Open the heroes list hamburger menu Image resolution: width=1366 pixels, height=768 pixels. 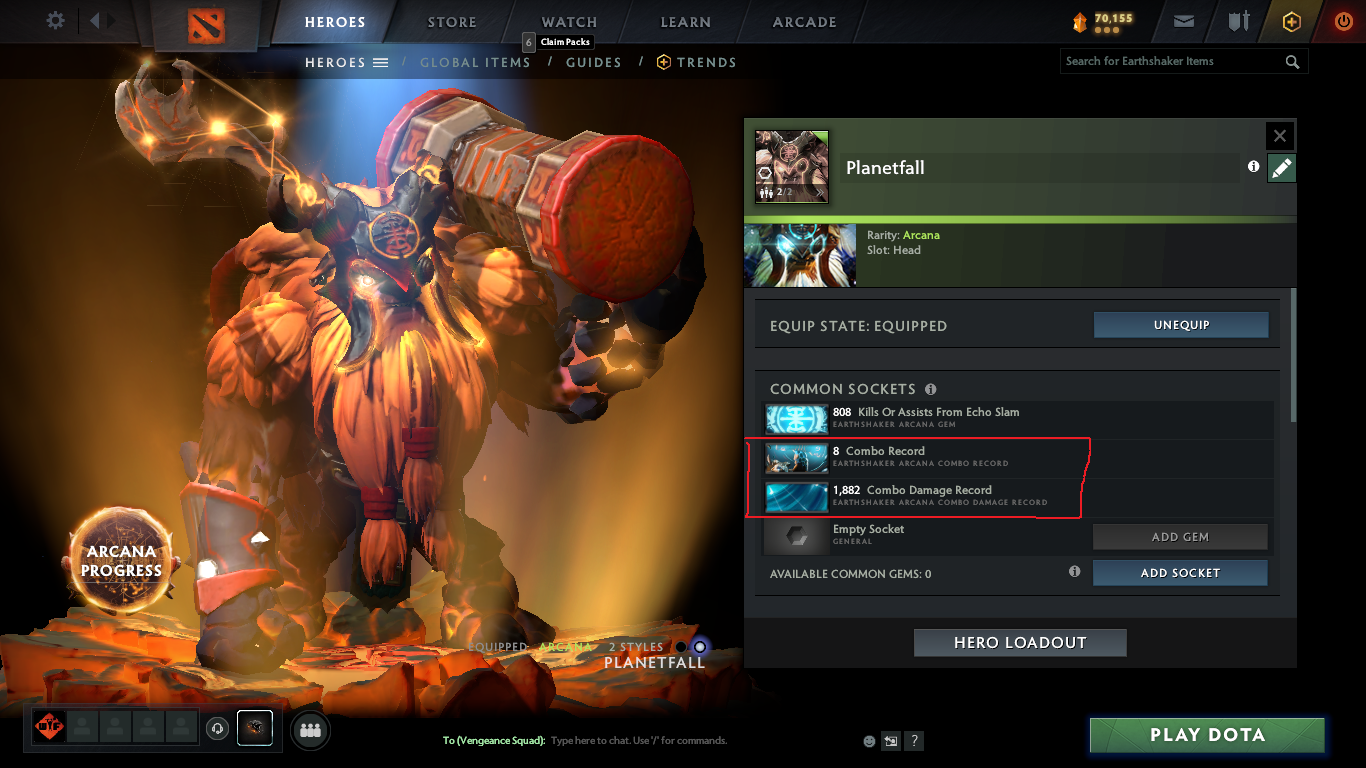pyautogui.click(x=381, y=62)
